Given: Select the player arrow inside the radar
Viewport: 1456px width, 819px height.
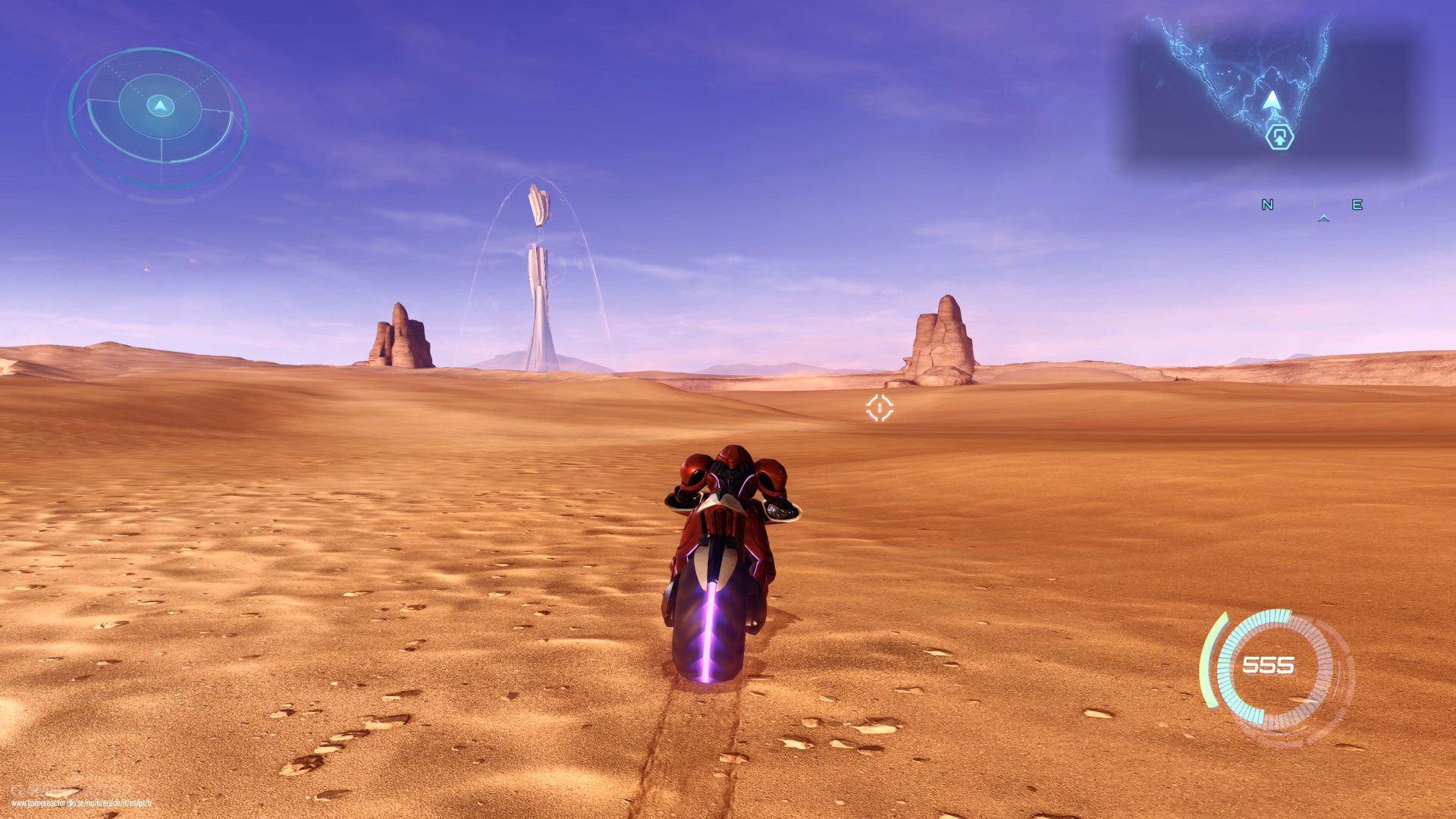Looking at the screenshot, I should pos(159,106).
